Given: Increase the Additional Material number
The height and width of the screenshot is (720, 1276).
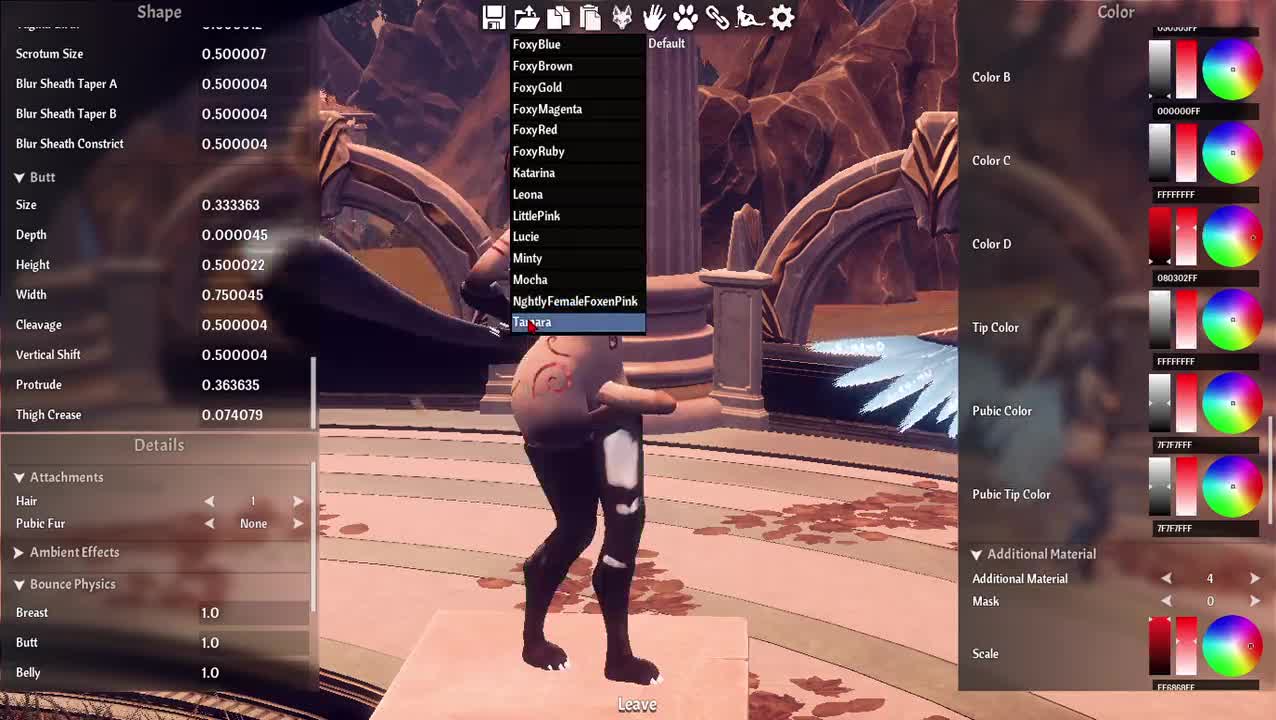Looking at the screenshot, I should [1254, 578].
